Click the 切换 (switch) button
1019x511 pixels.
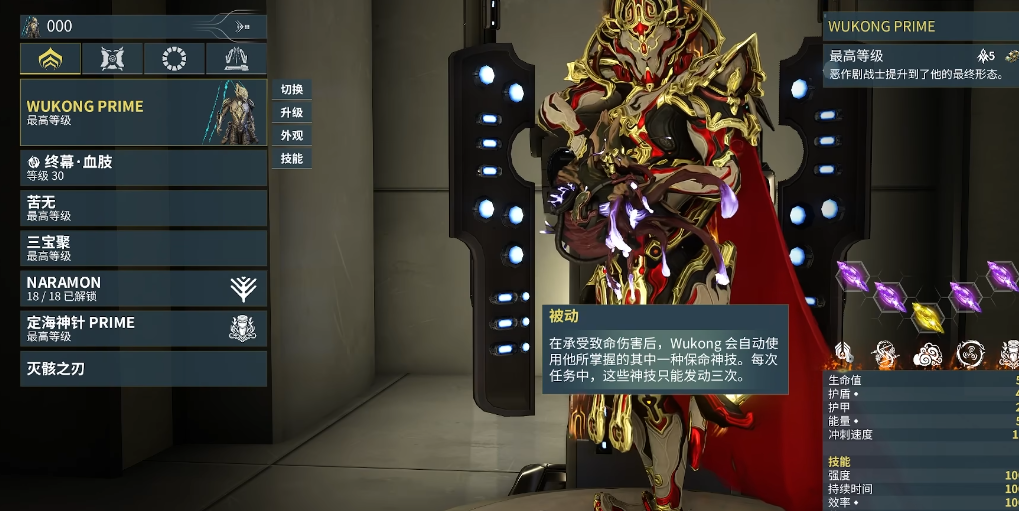point(292,89)
